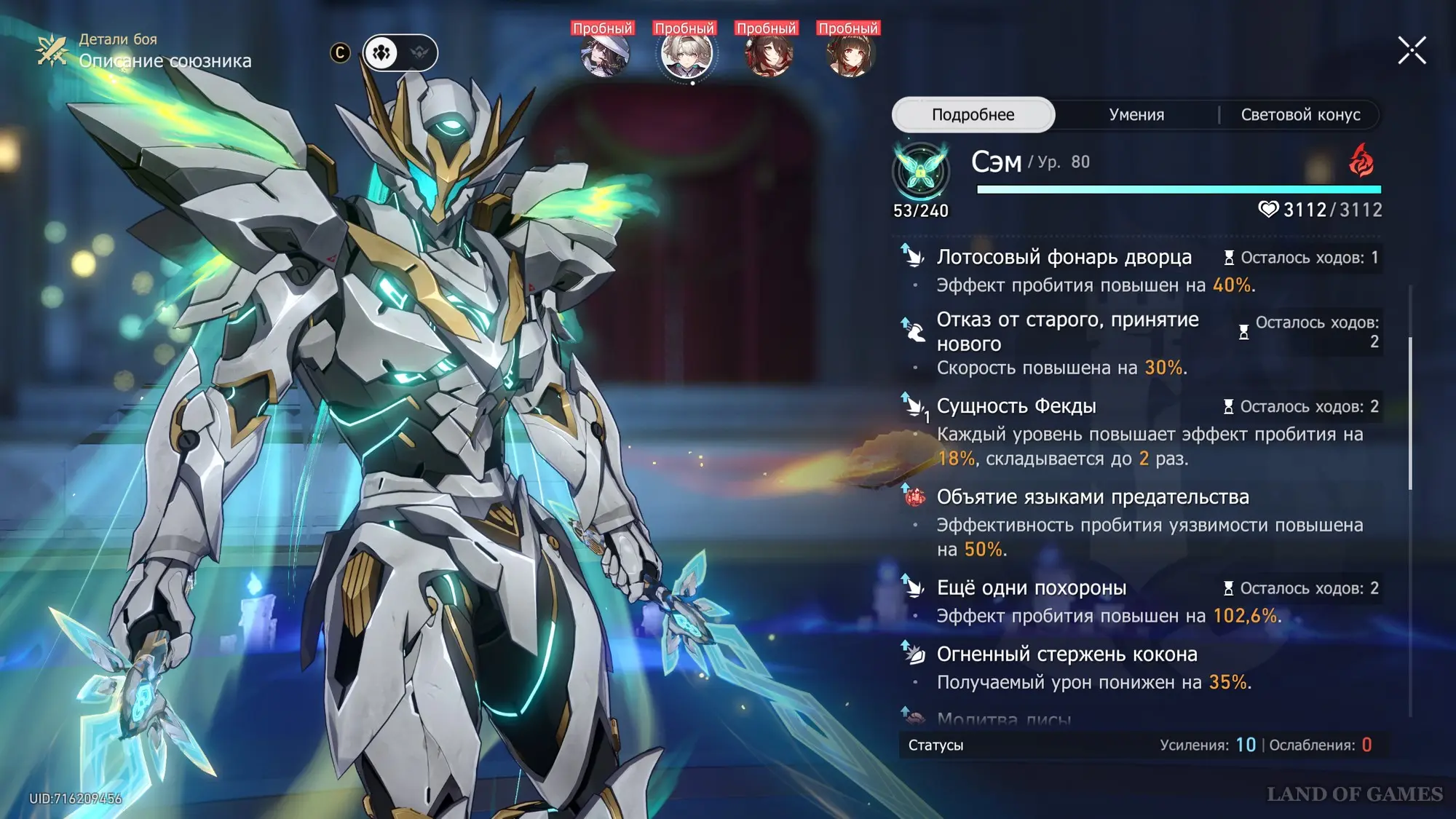Image resolution: width=1456 pixels, height=819 pixels.
Task: Select the Подробнее tab
Action: point(973,114)
